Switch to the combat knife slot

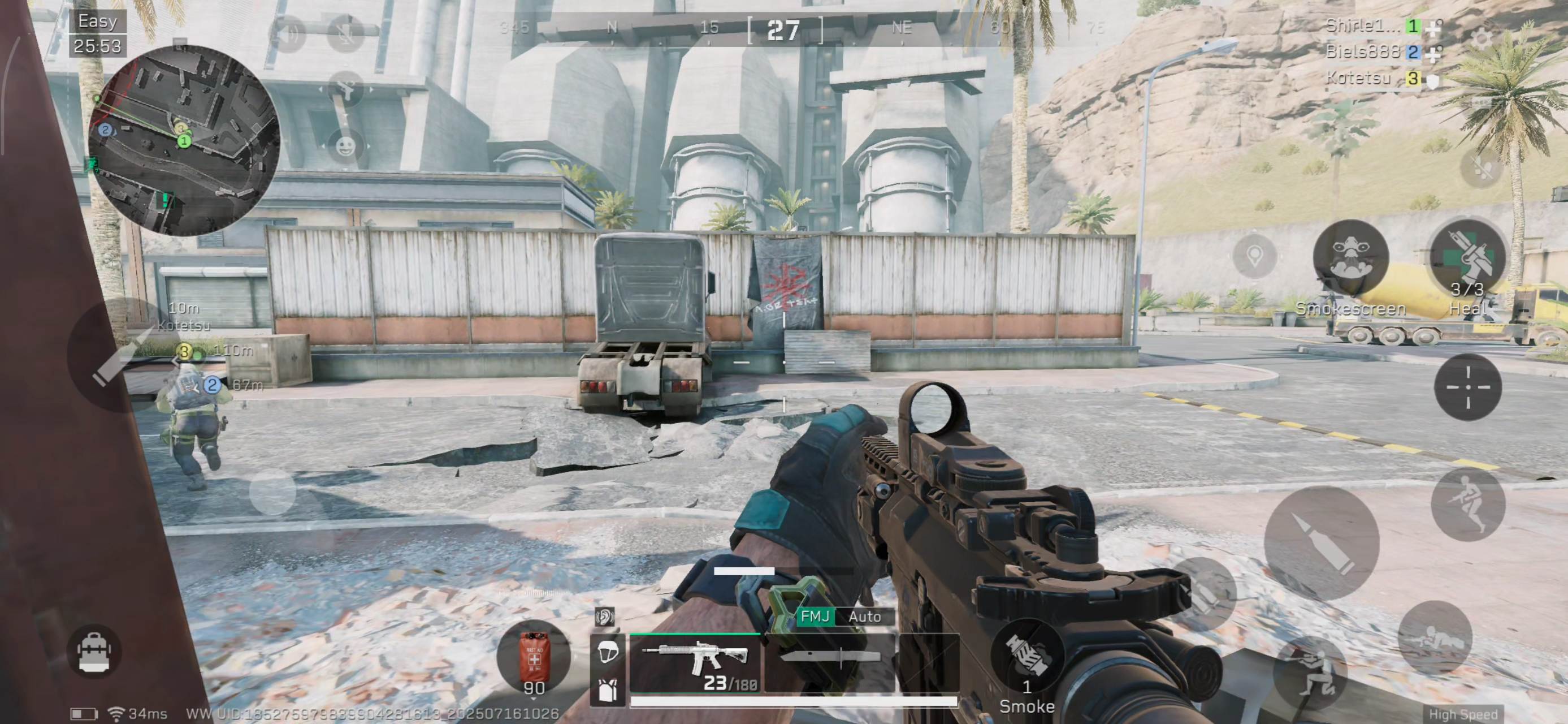click(830, 661)
